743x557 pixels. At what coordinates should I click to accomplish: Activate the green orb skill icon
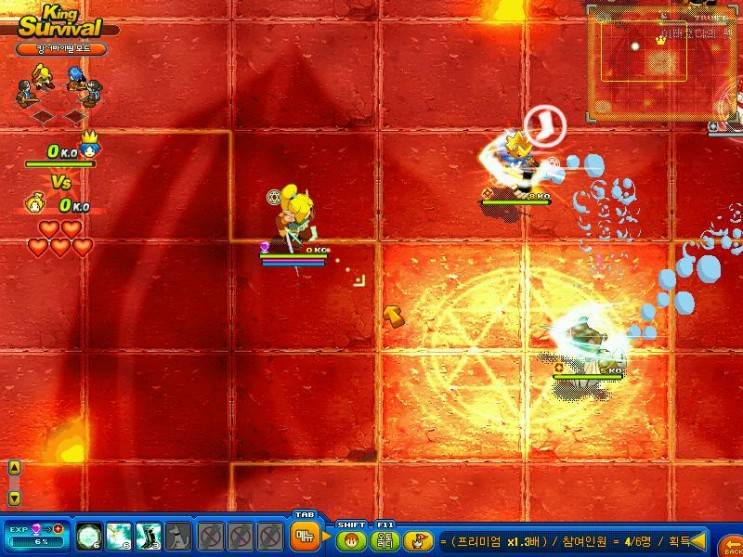coord(89,535)
